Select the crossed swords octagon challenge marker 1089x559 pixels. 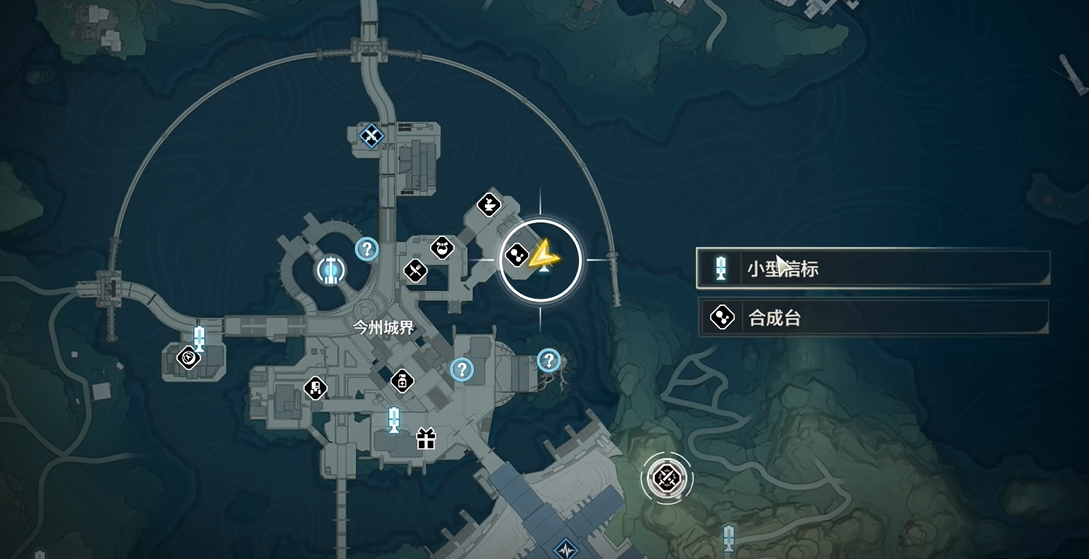click(663, 479)
